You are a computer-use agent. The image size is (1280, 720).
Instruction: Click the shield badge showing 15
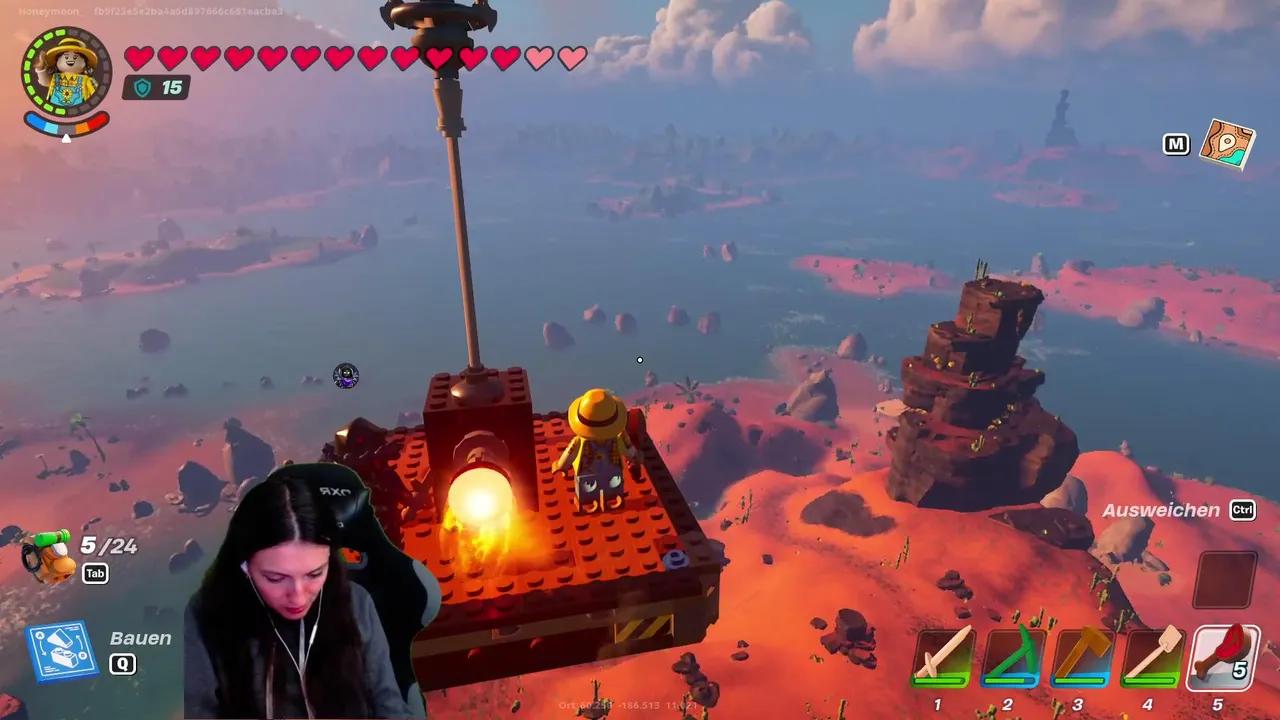pos(156,88)
